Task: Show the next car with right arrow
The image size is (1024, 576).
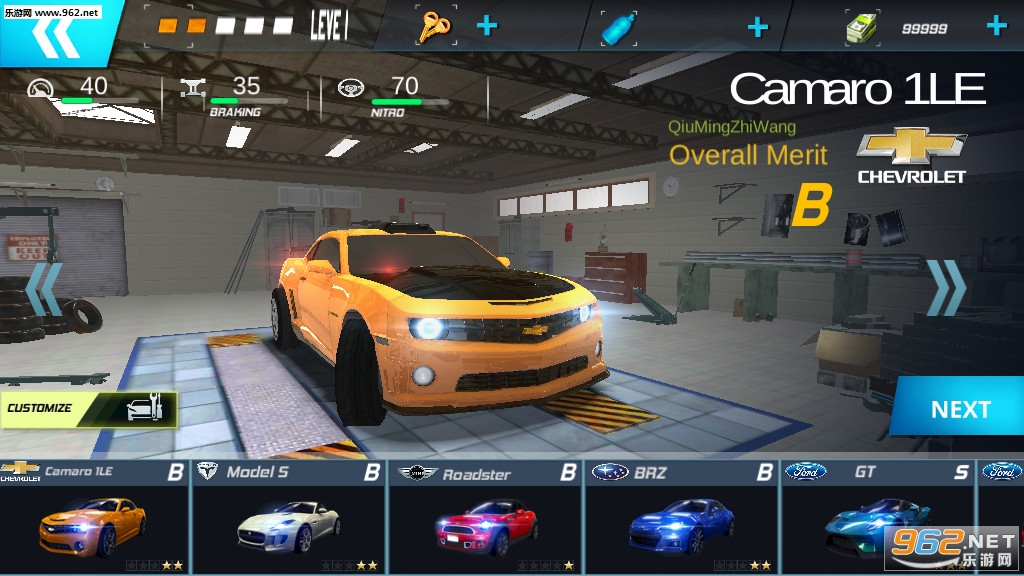Action: coord(946,288)
